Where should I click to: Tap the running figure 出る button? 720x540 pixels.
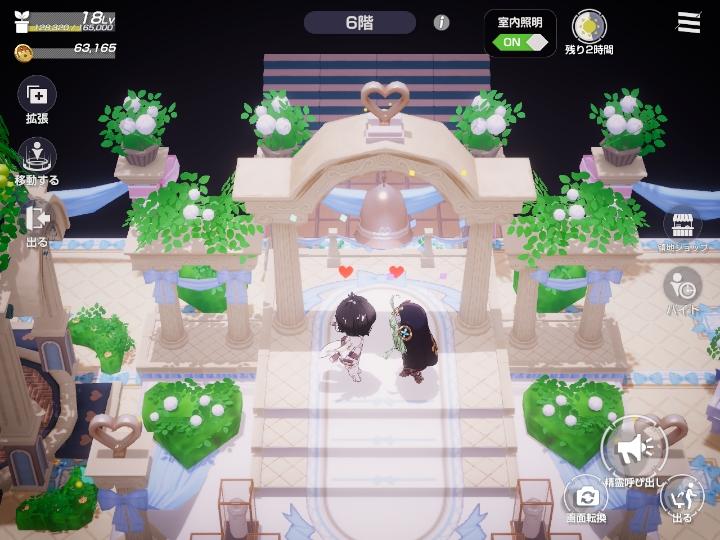pyautogui.click(x=683, y=494)
